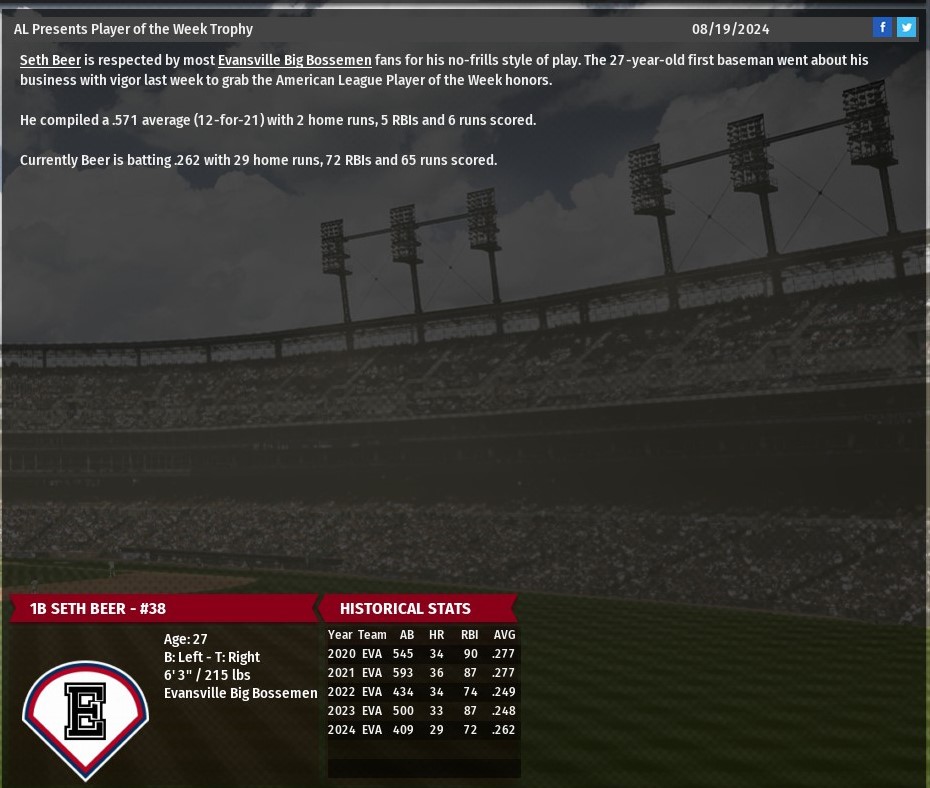Share the story on Twitter
The height and width of the screenshot is (788, 930).
tap(906, 28)
